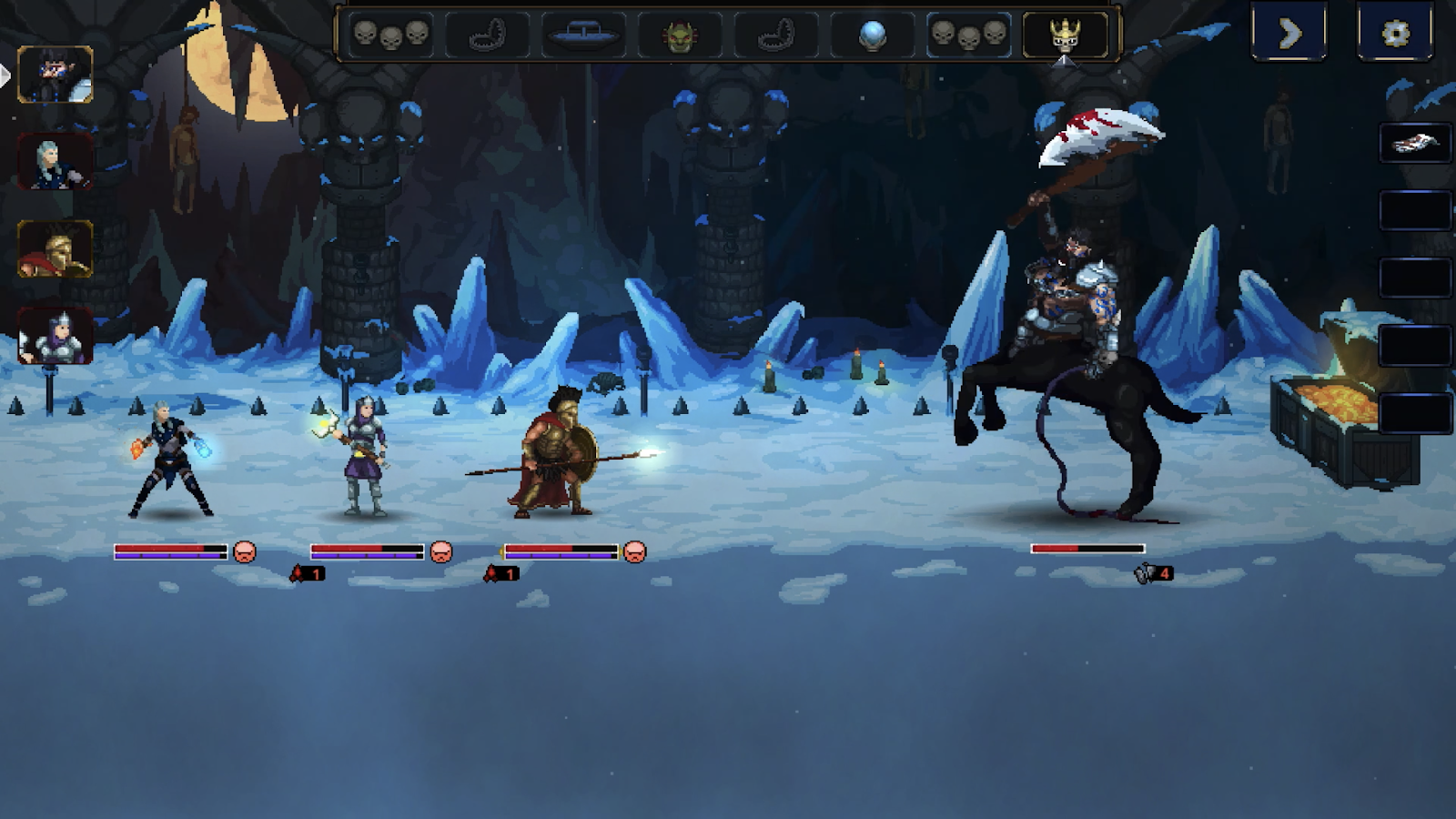This screenshot has width=1456, height=819.
Task: Click the forward arrow button
Action: (x=1289, y=34)
